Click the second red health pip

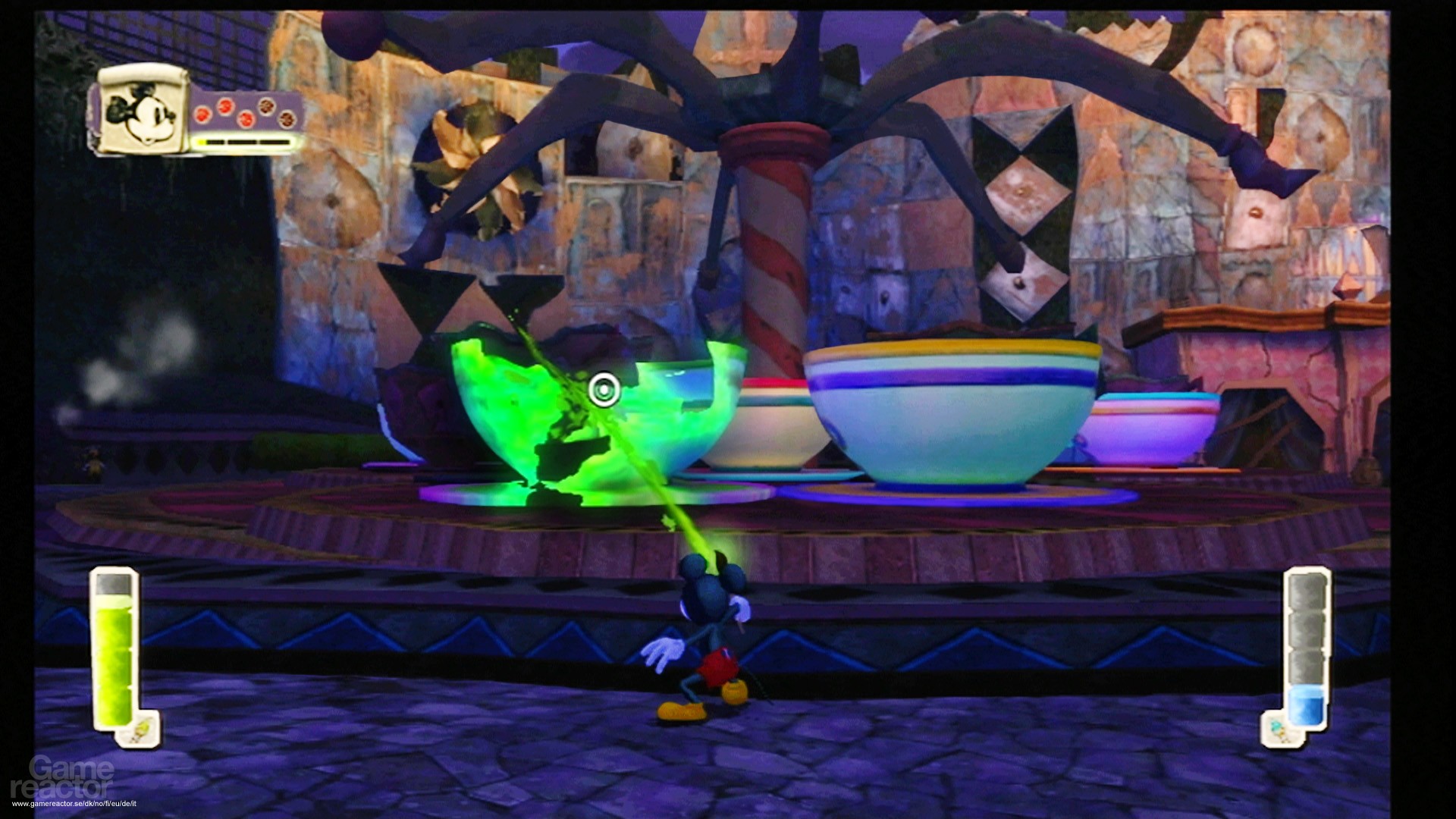pyautogui.click(x=226, y=108)
